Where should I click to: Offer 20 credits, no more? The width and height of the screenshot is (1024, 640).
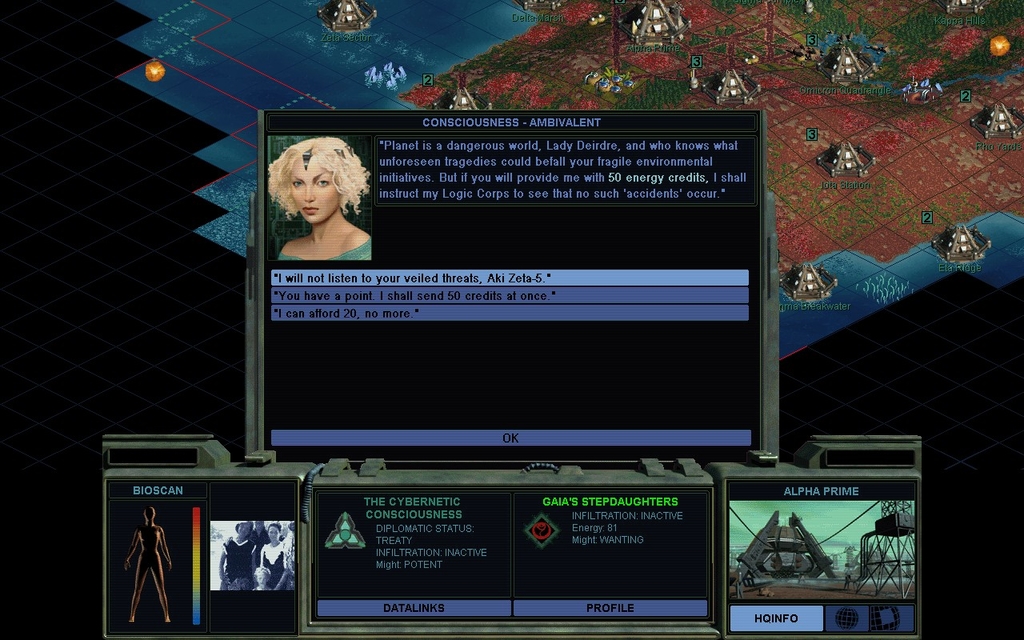pos(509,313)
